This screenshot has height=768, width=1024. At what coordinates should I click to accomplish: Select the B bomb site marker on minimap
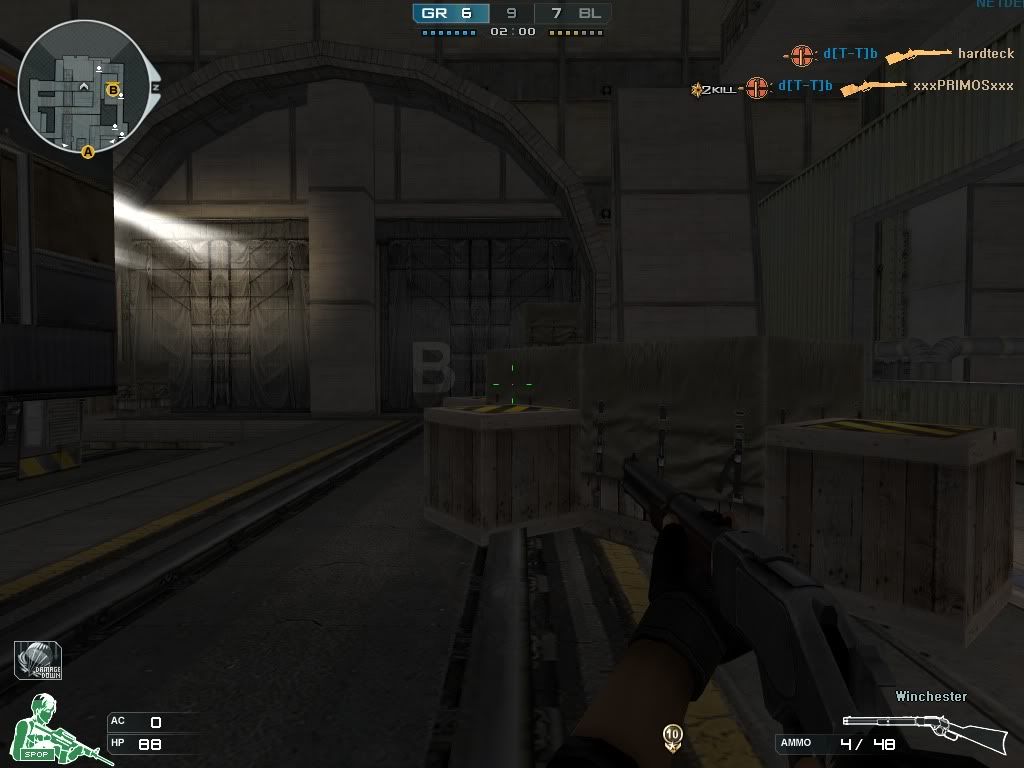114,90
